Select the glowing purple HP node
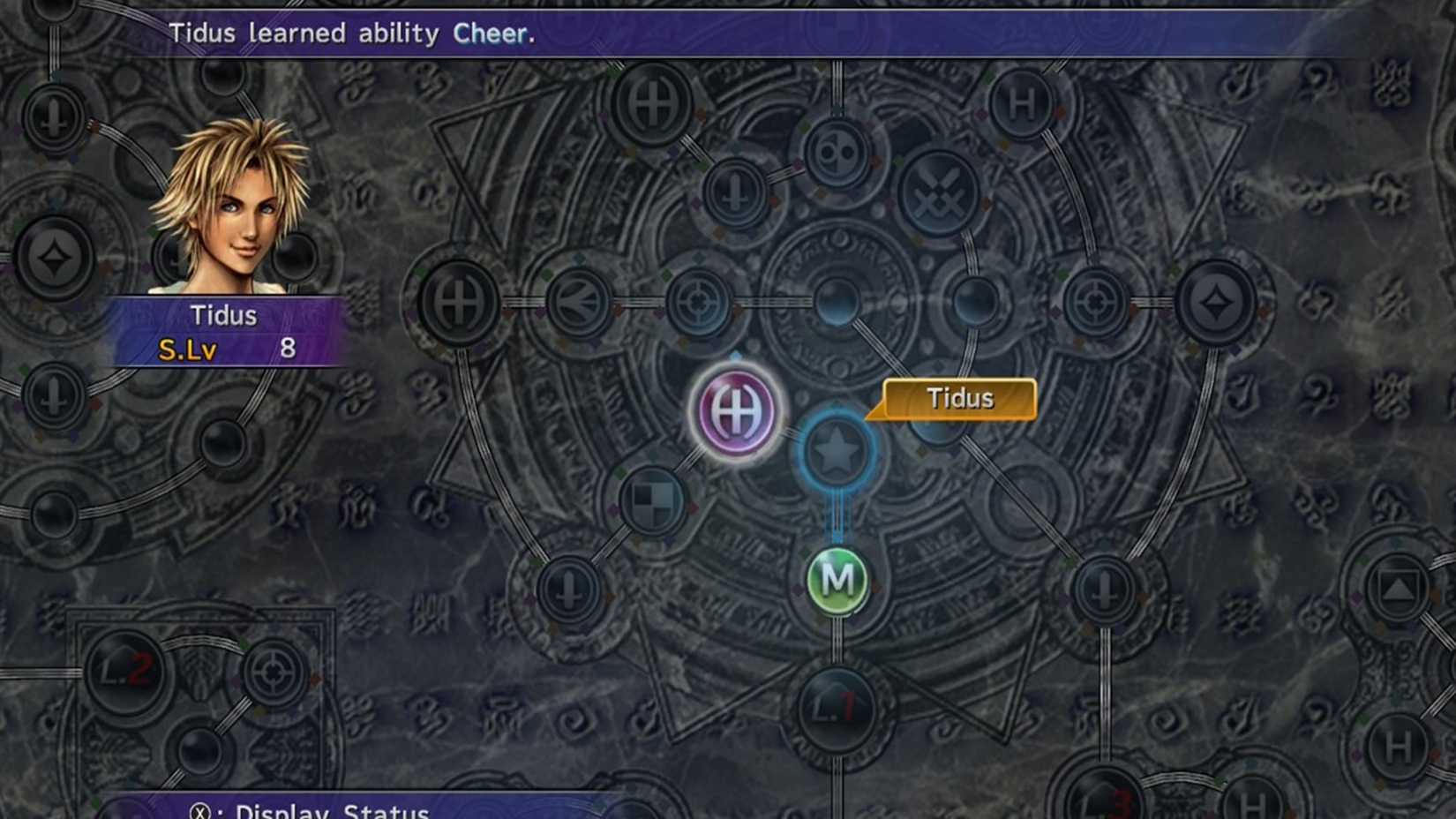 point(735,409)
